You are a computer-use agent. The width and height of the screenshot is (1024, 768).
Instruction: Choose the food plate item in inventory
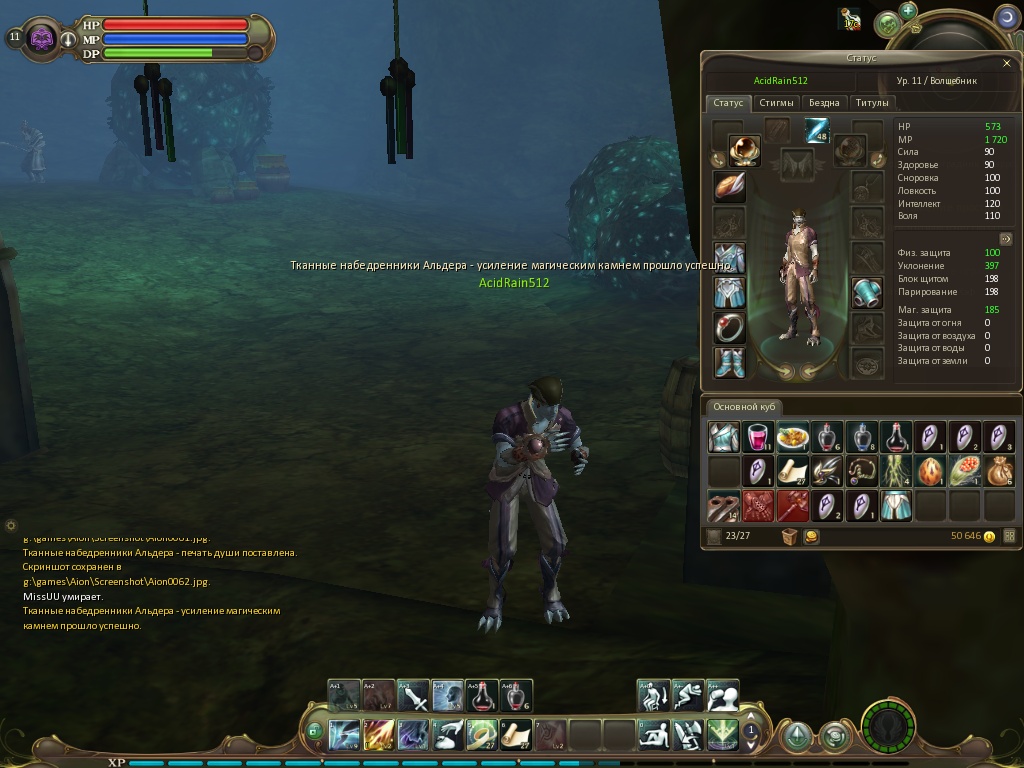(793, 437)
